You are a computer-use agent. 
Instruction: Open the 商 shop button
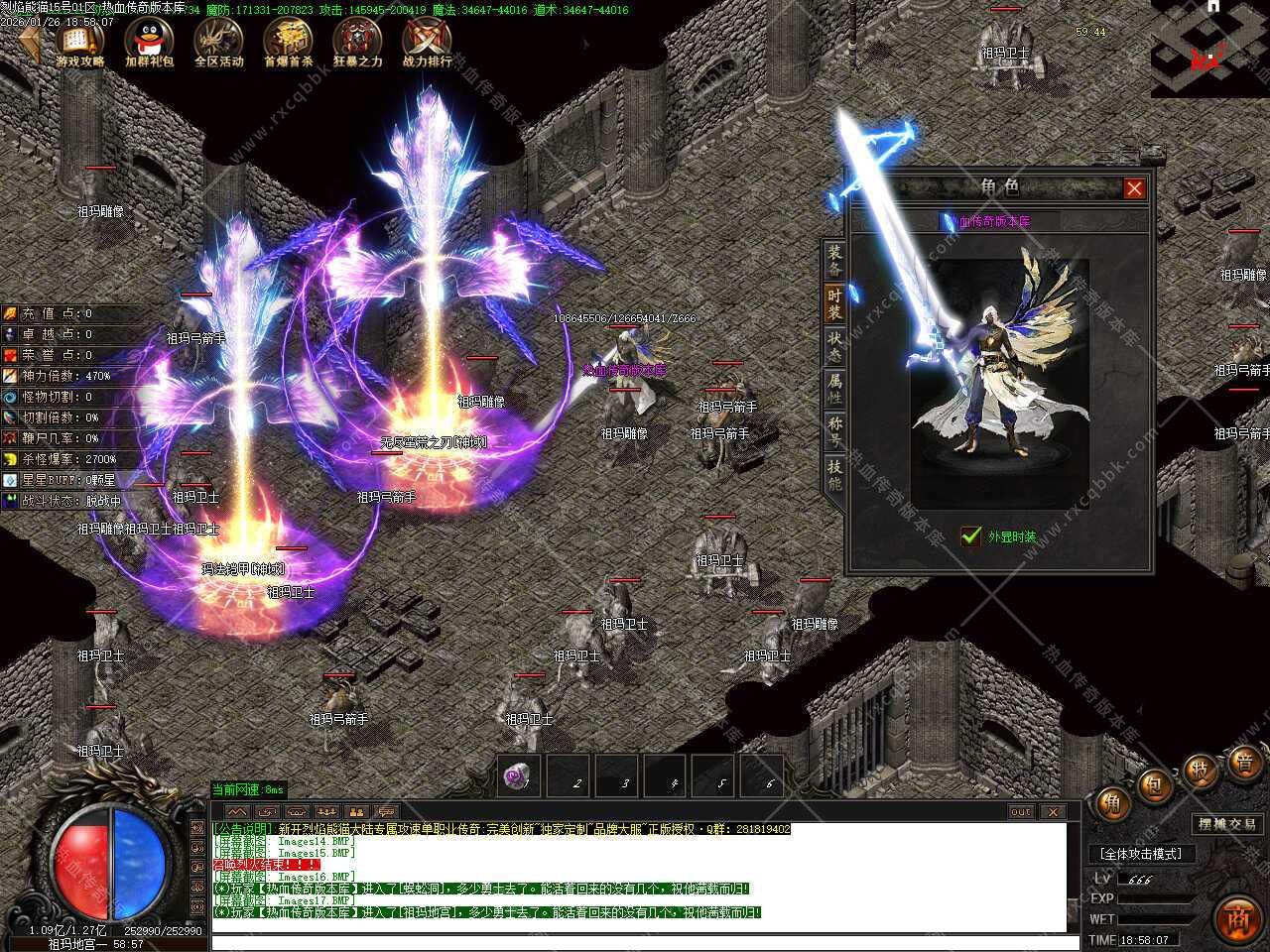[1237, 917]
